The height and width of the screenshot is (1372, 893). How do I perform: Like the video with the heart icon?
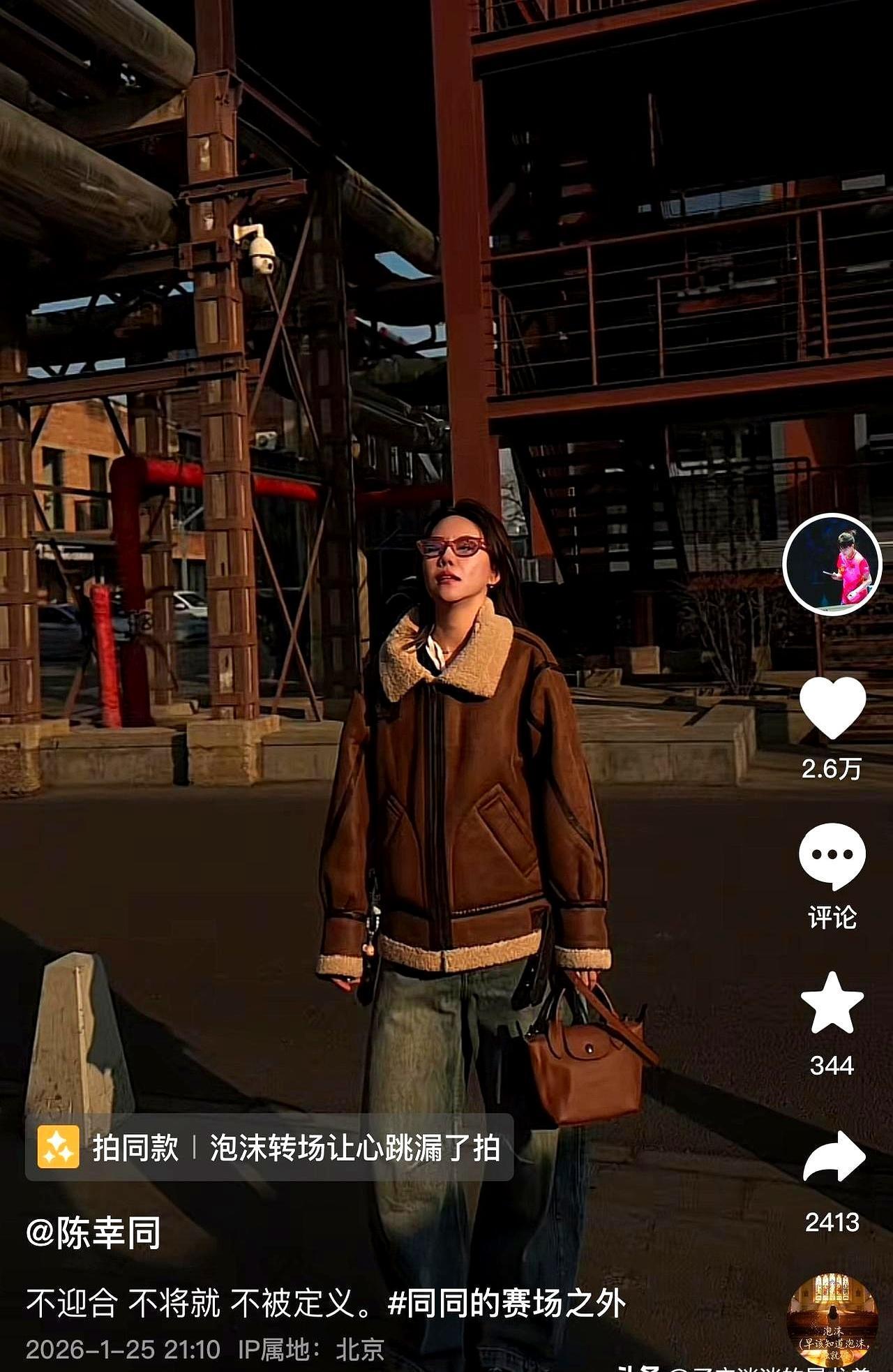click(x=832, y=708)
